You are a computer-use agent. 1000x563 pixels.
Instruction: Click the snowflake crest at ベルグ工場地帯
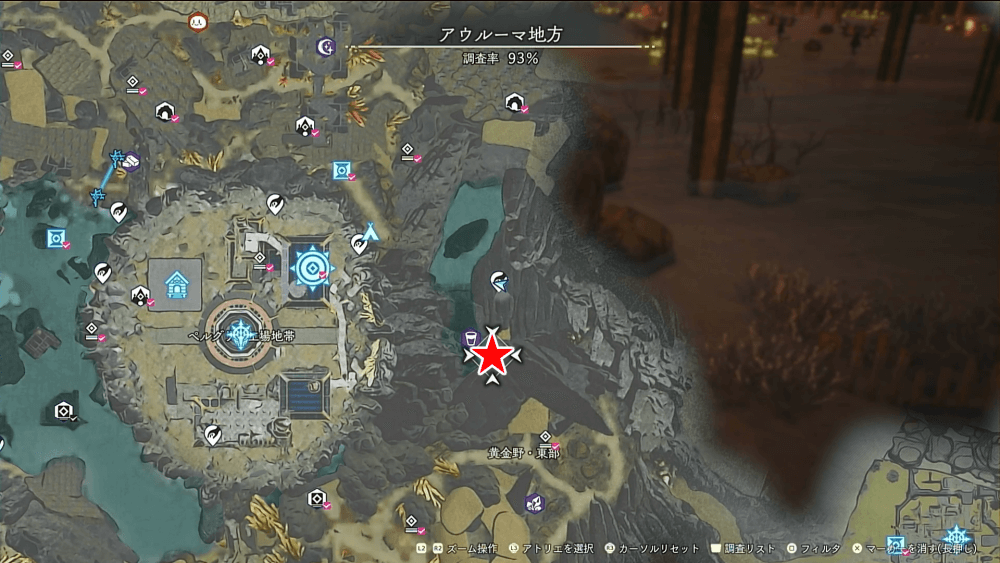(240, 334)
